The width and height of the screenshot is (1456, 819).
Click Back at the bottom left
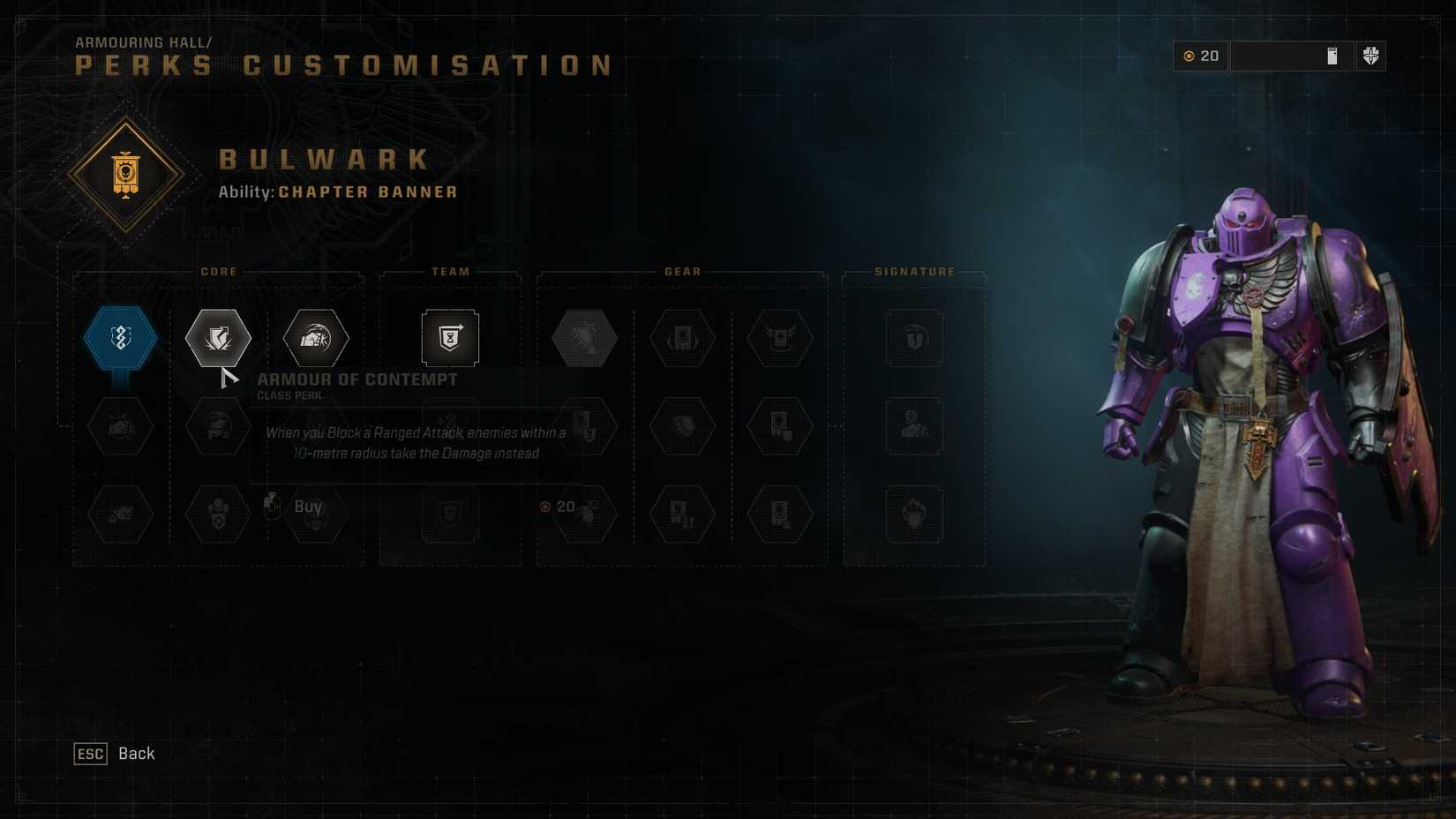pyautogui.click(x=115, y=754)
